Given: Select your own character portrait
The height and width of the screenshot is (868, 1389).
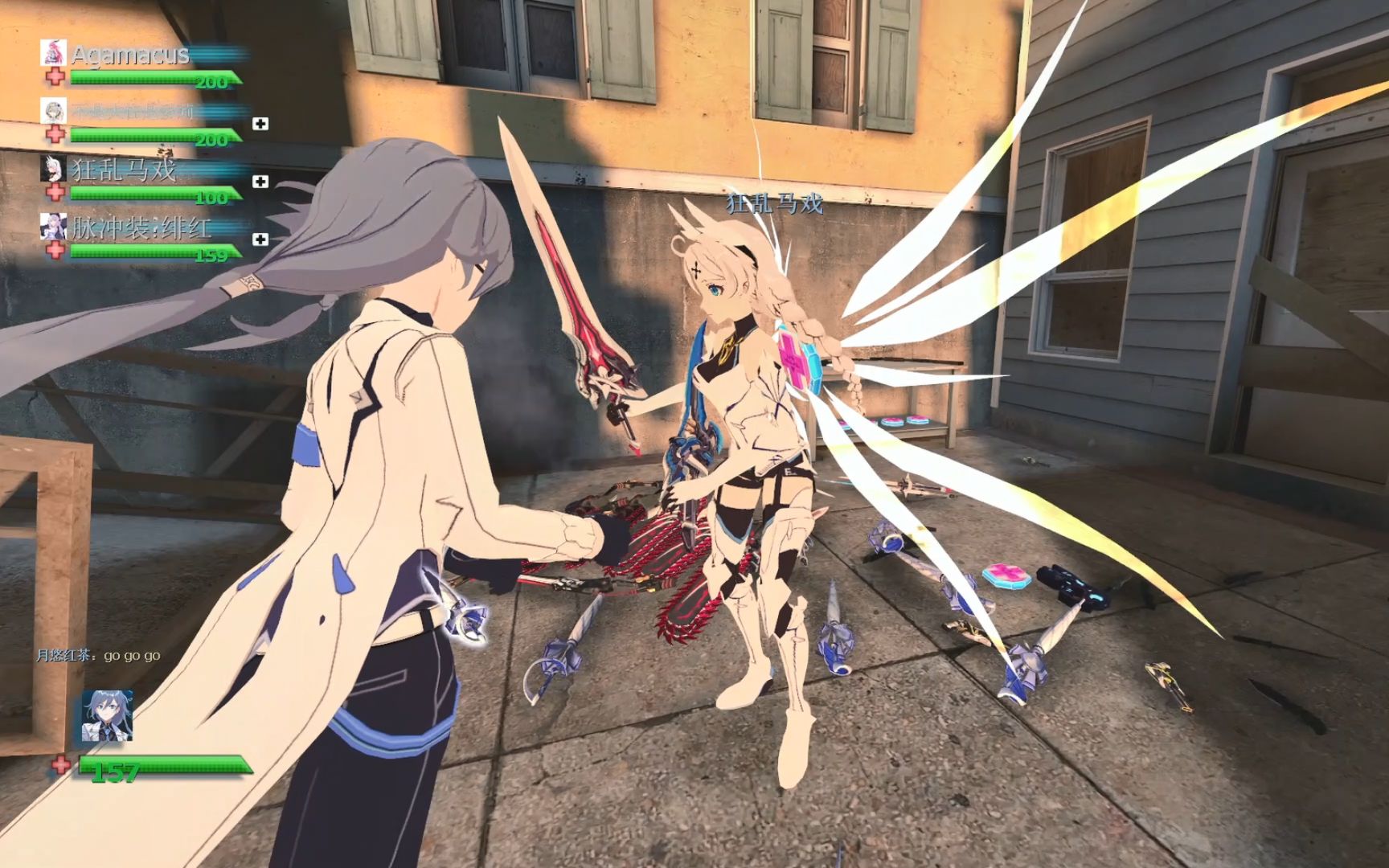Looking at the screenshot, I should (107, 715).
